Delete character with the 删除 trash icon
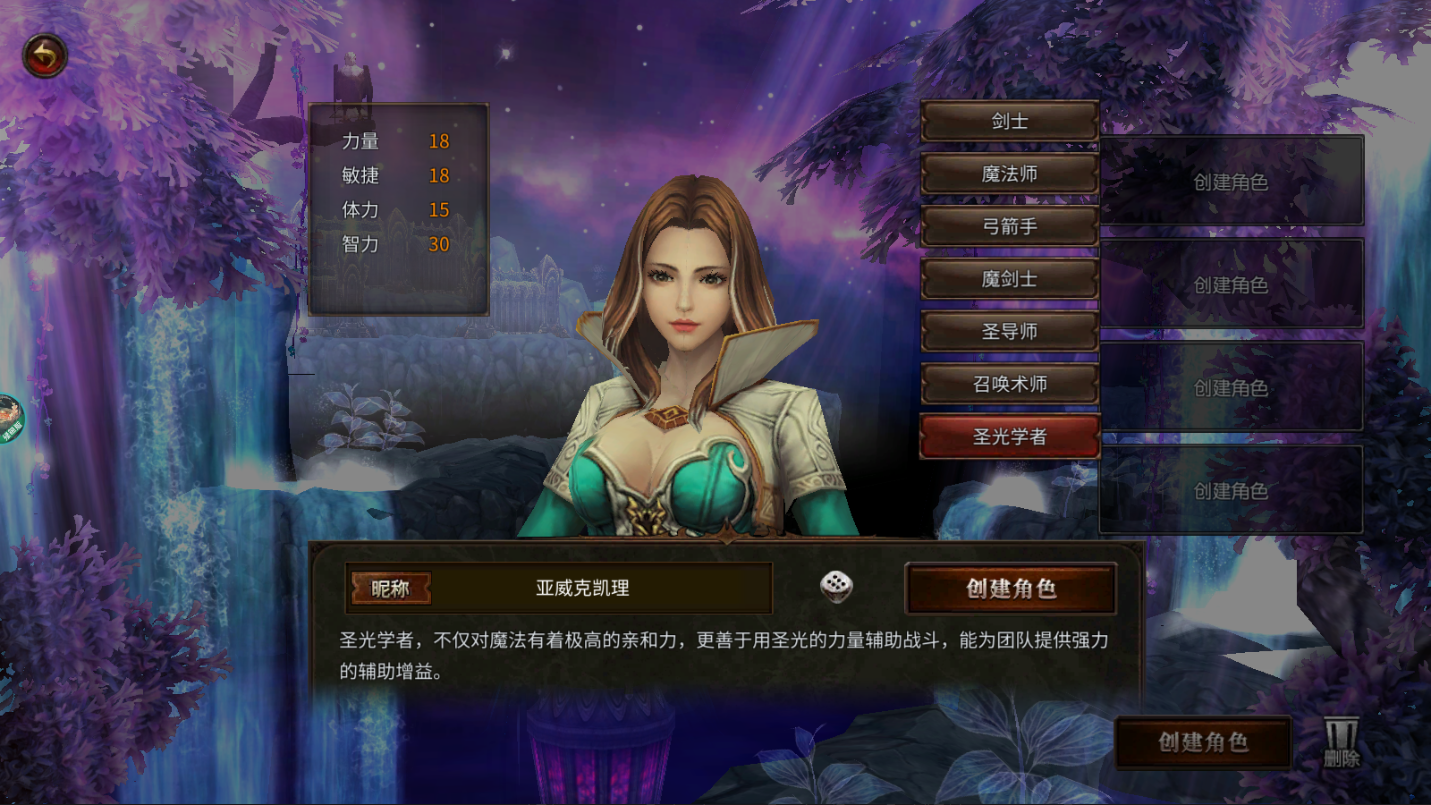 tap(1341, 743)
